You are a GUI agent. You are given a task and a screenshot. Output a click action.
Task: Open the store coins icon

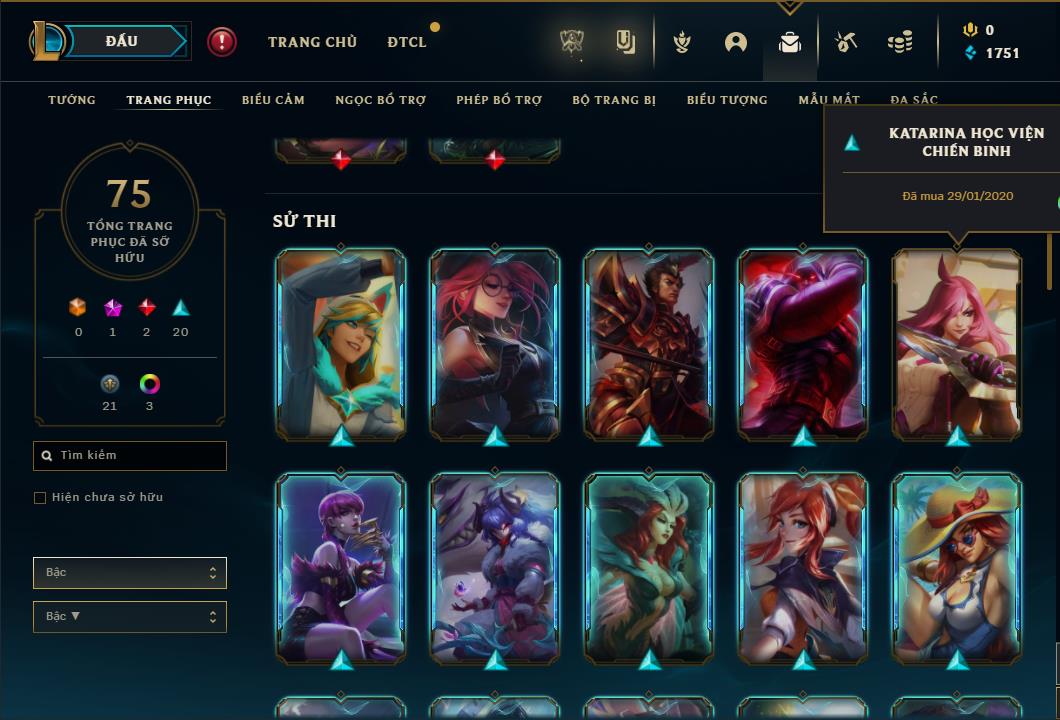pyautogui.click(x=900, y=42)
